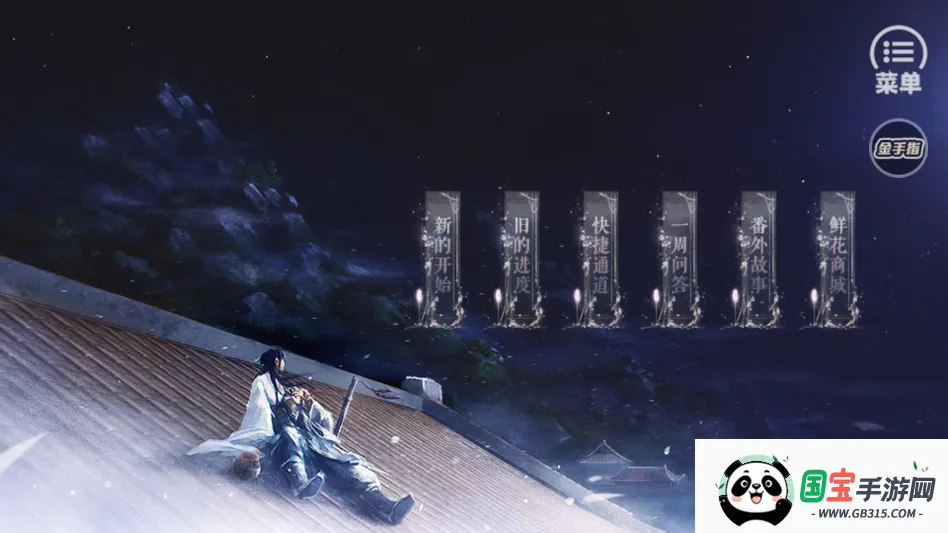Open the 菜单 menu button
The image size is (948, 533).
pyautogui.click(x=898, y=60)
